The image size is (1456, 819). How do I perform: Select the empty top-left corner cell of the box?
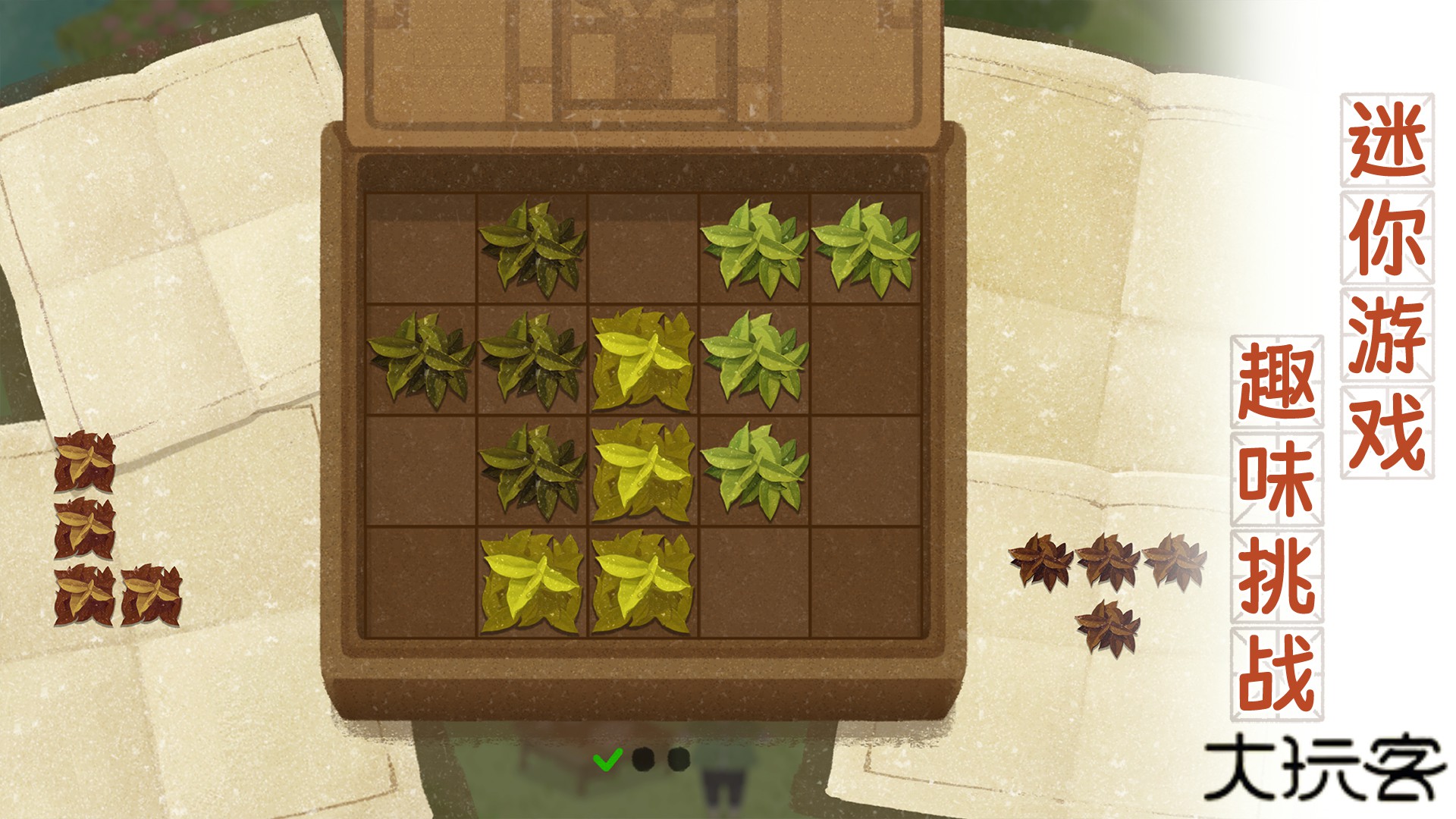421,249
